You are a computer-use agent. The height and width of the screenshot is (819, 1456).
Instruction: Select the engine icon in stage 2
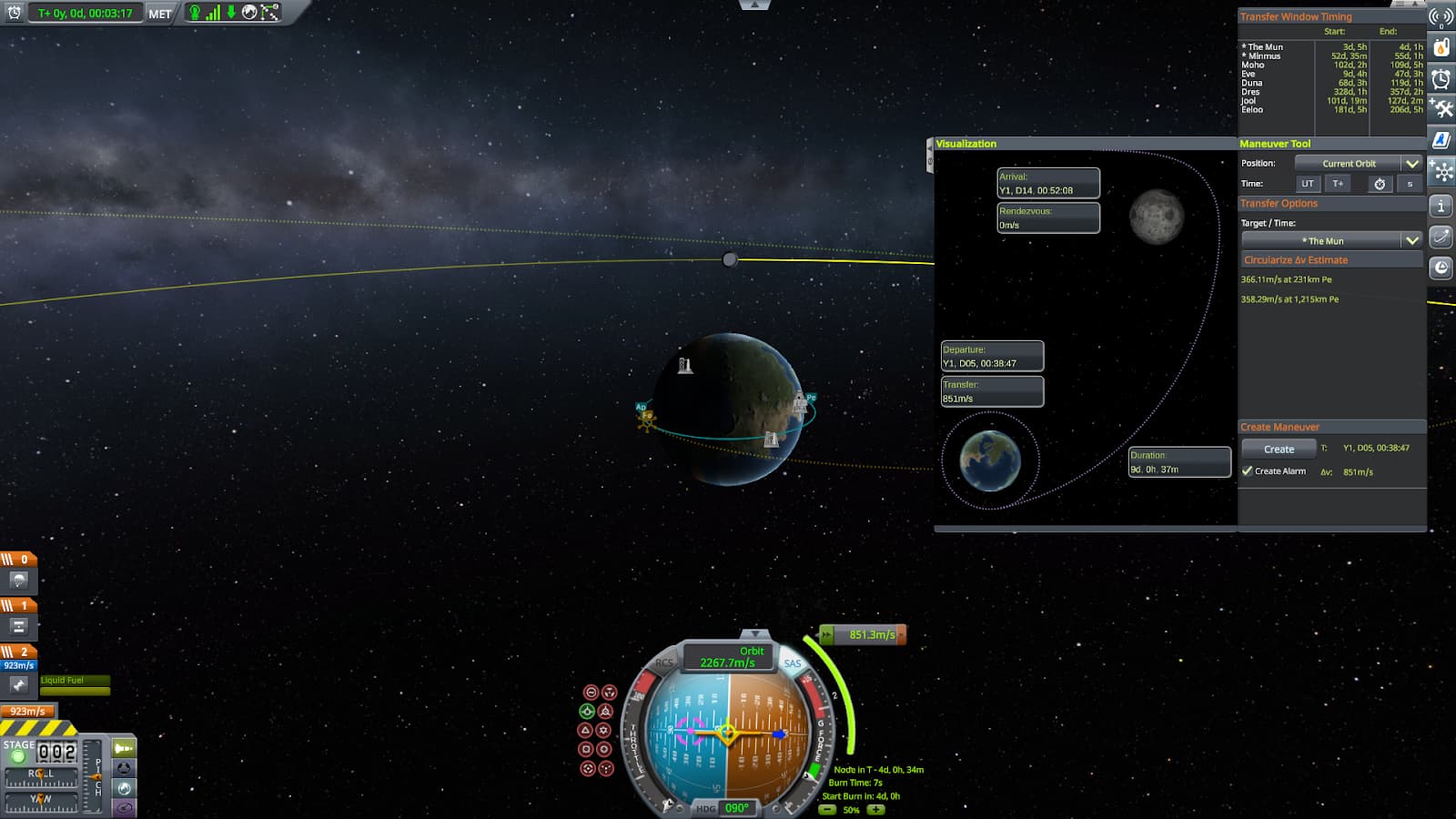click(x=19, y=684)
